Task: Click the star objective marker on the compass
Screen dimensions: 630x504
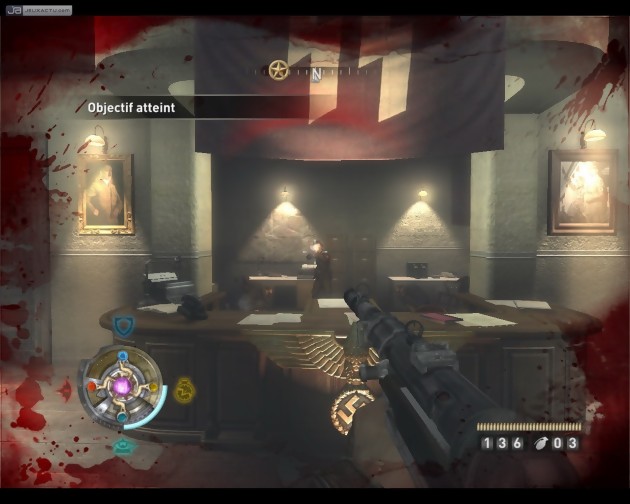Action: (x=278, y=69)
